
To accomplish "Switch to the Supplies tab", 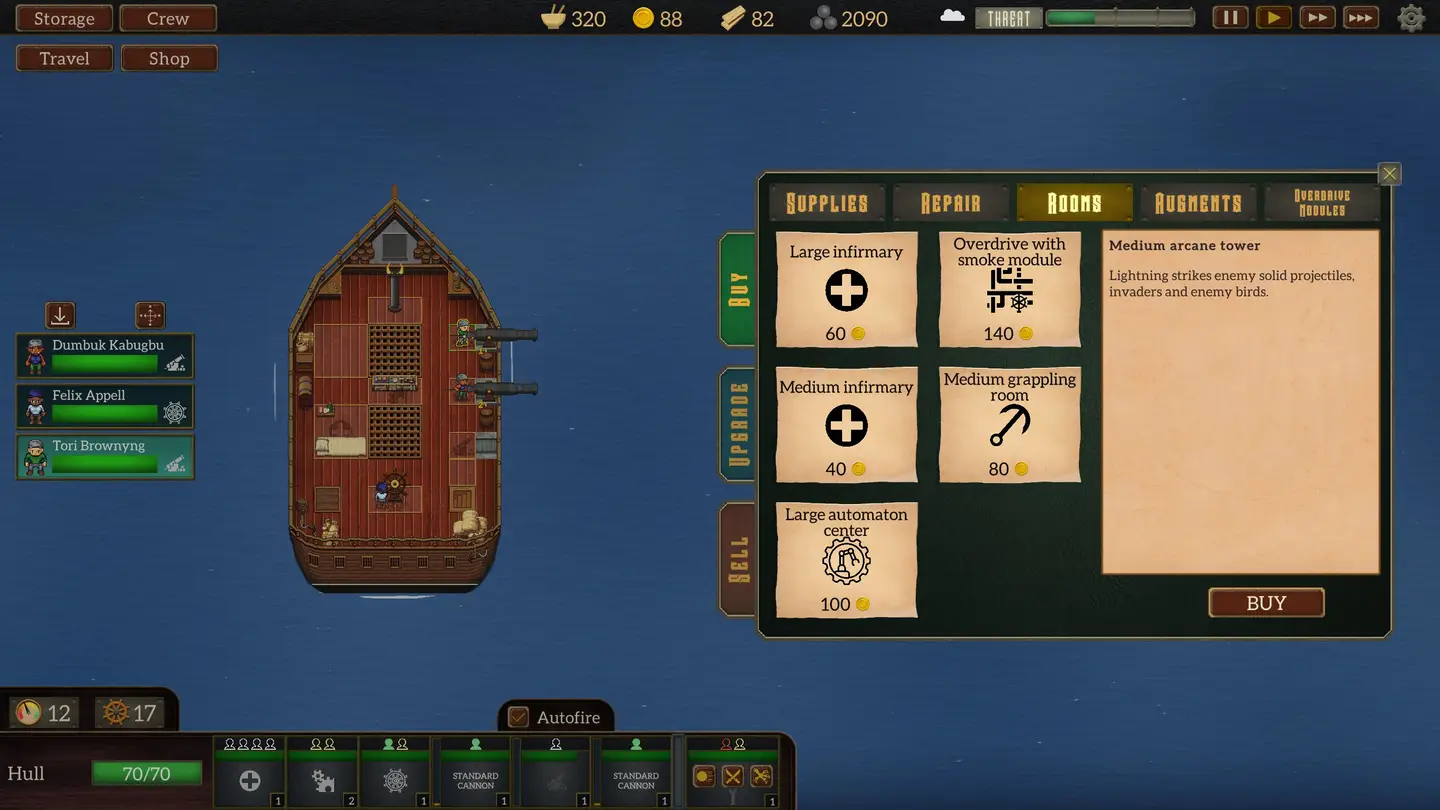I will (827, 203).
